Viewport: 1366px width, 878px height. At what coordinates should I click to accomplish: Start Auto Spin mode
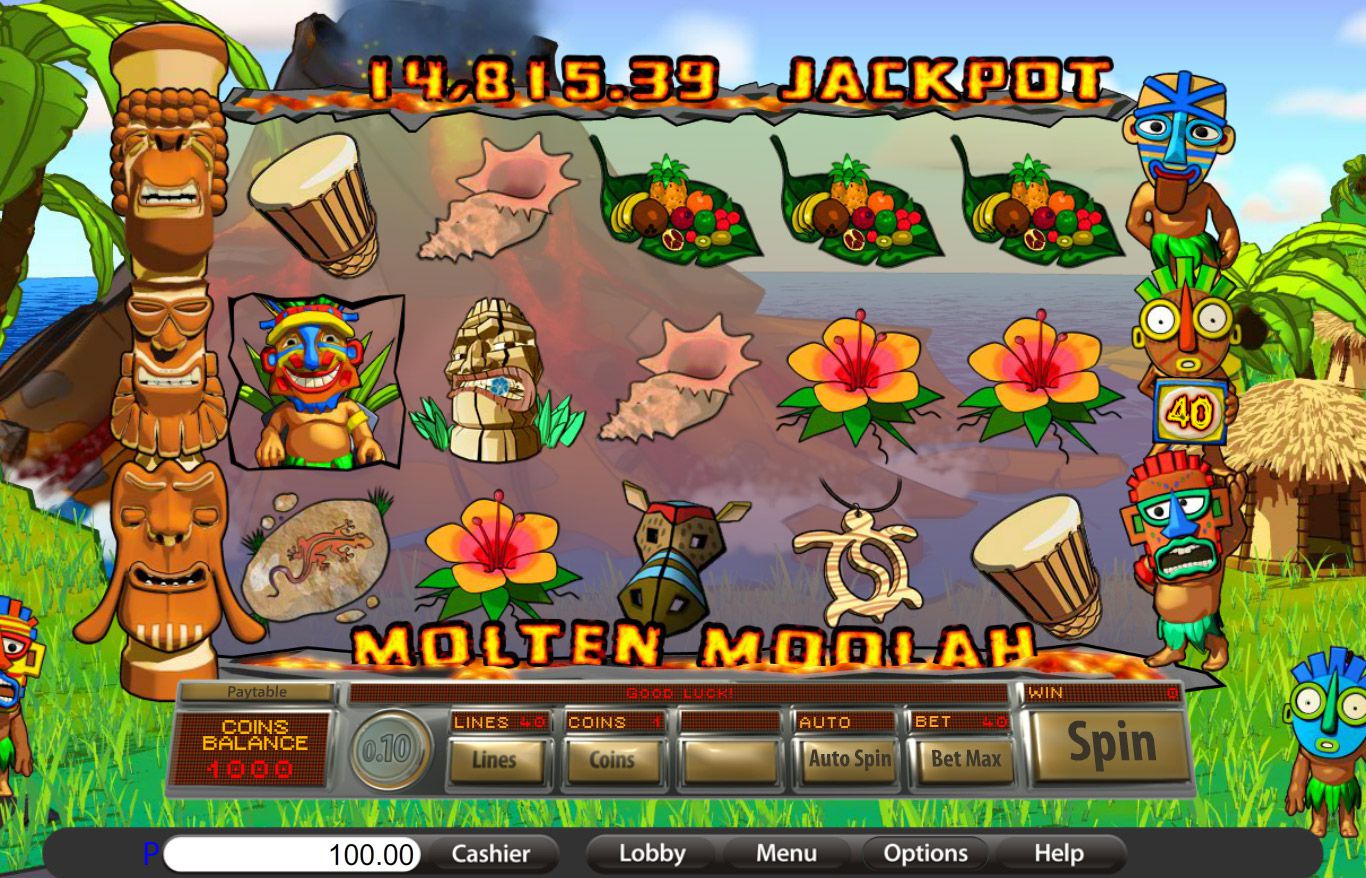pos(849,760)
